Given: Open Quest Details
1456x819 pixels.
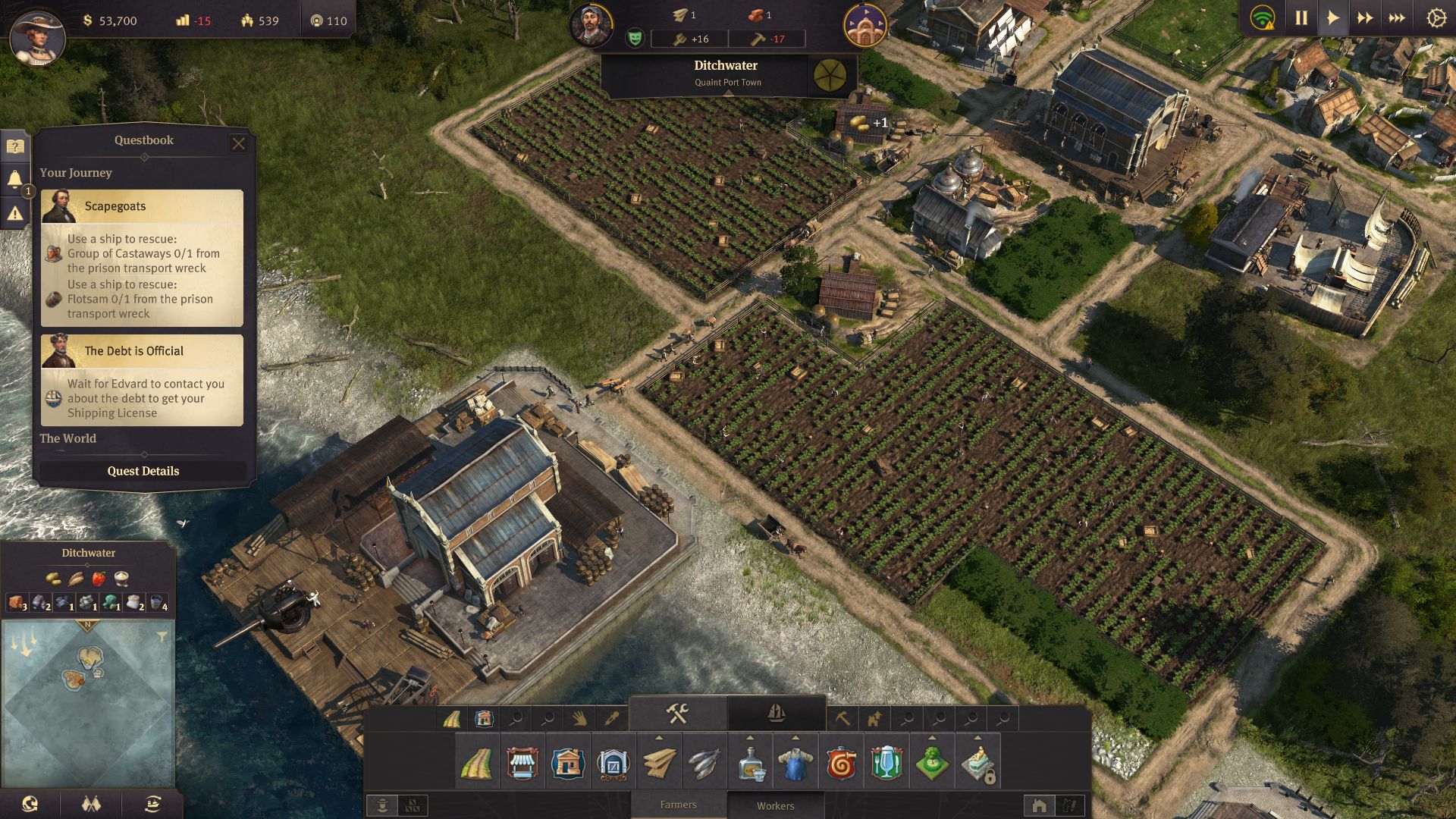Looking at the screenshot, I should pyautogui.click(x=143, y=471).
